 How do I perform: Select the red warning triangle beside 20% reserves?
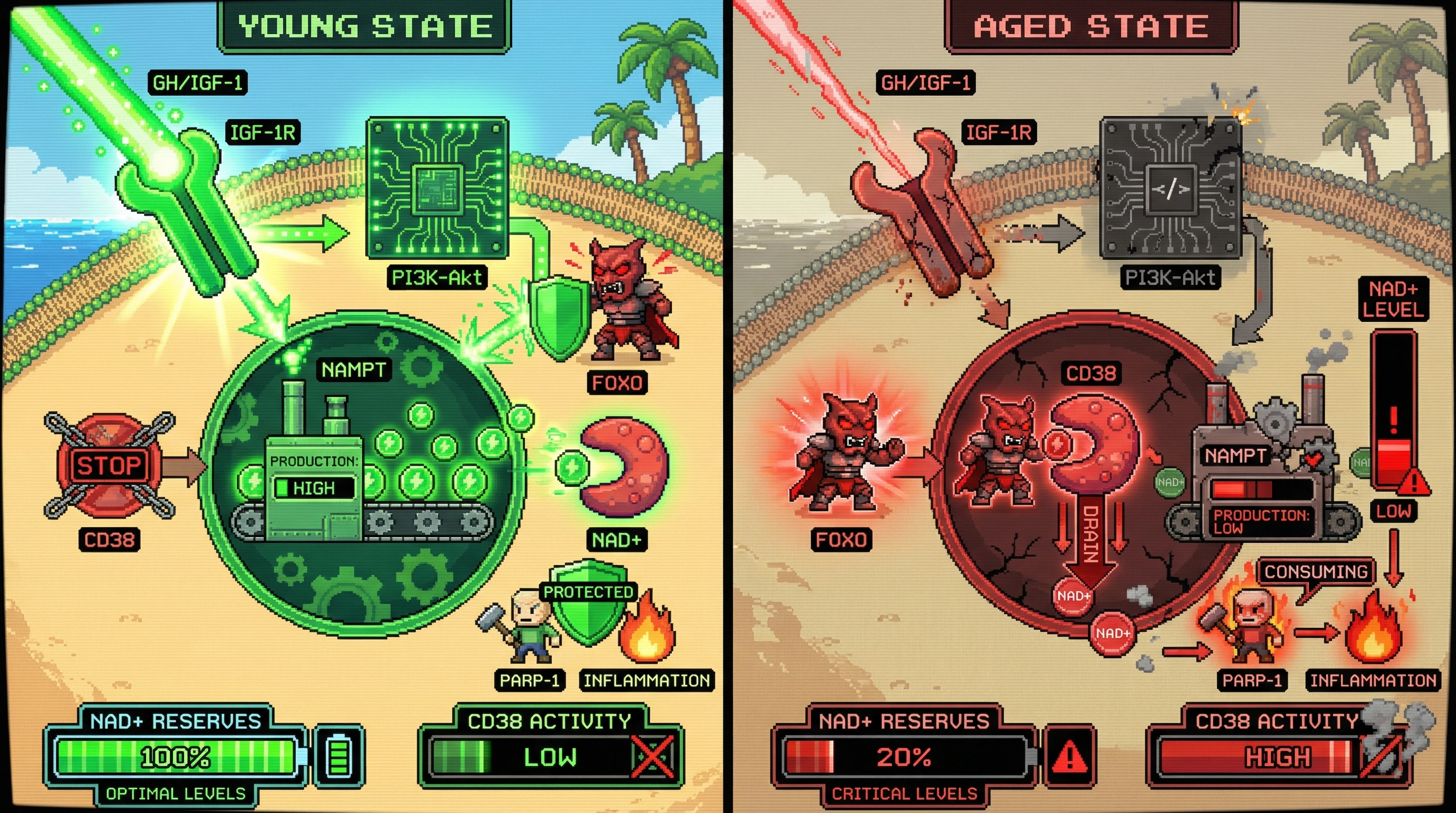1069,756
